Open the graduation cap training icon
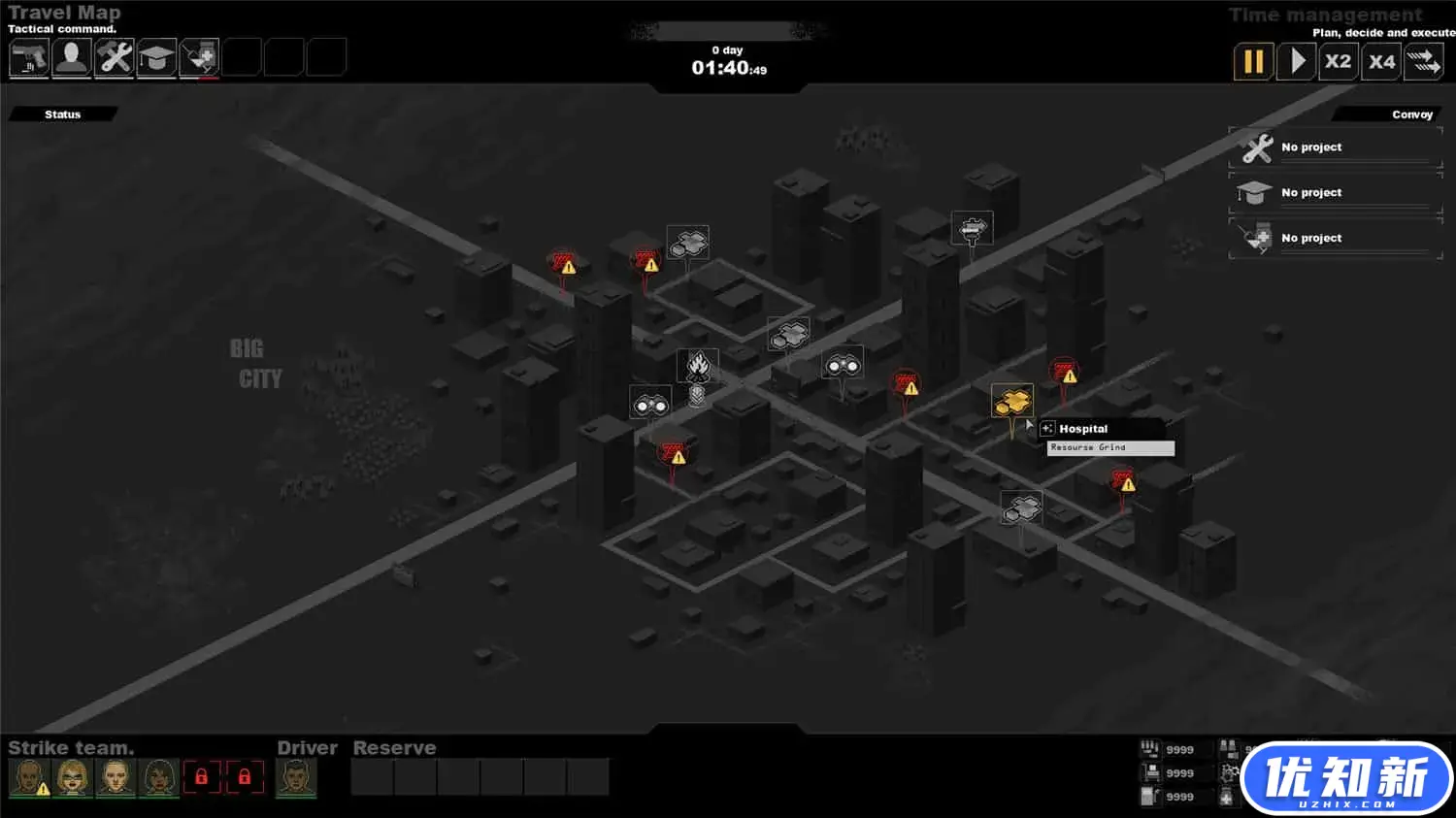 point(156,57)
